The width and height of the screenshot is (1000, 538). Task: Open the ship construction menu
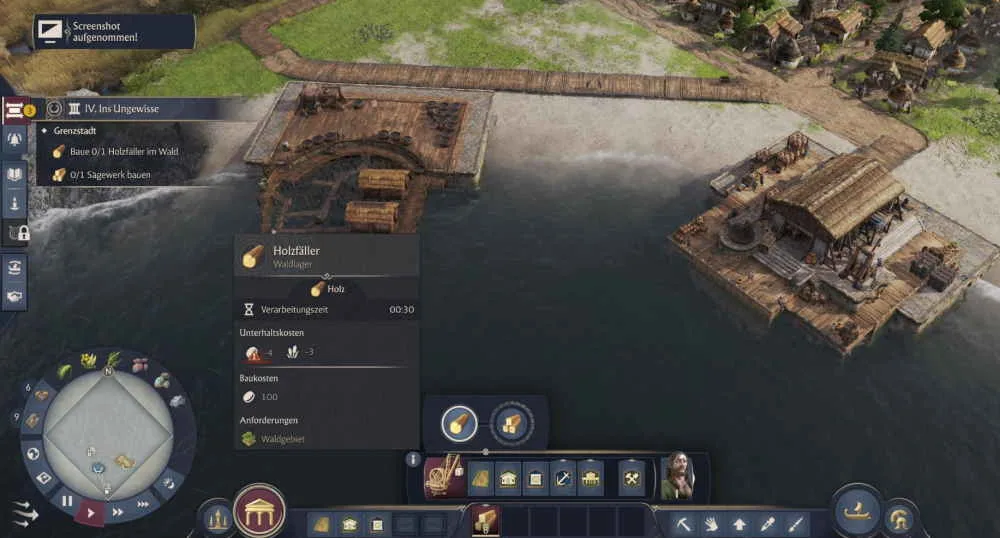tap(857, 509)
